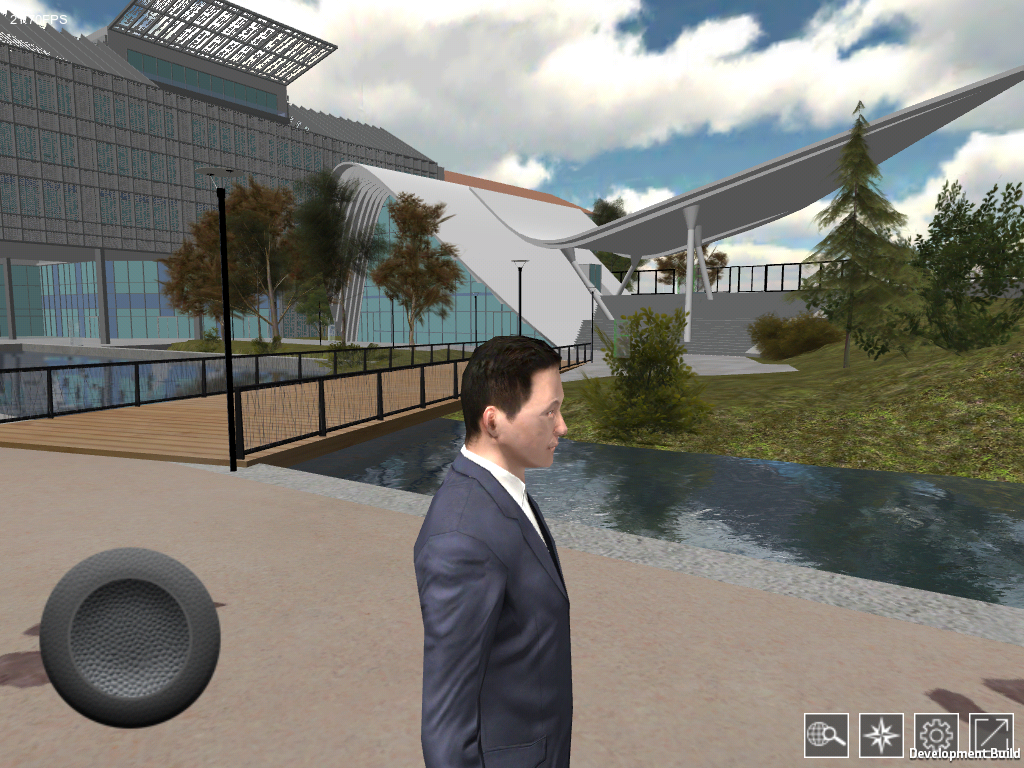Tap the virtual joystick thumb pad
The image size is (1024, 768).
point(130,637)
